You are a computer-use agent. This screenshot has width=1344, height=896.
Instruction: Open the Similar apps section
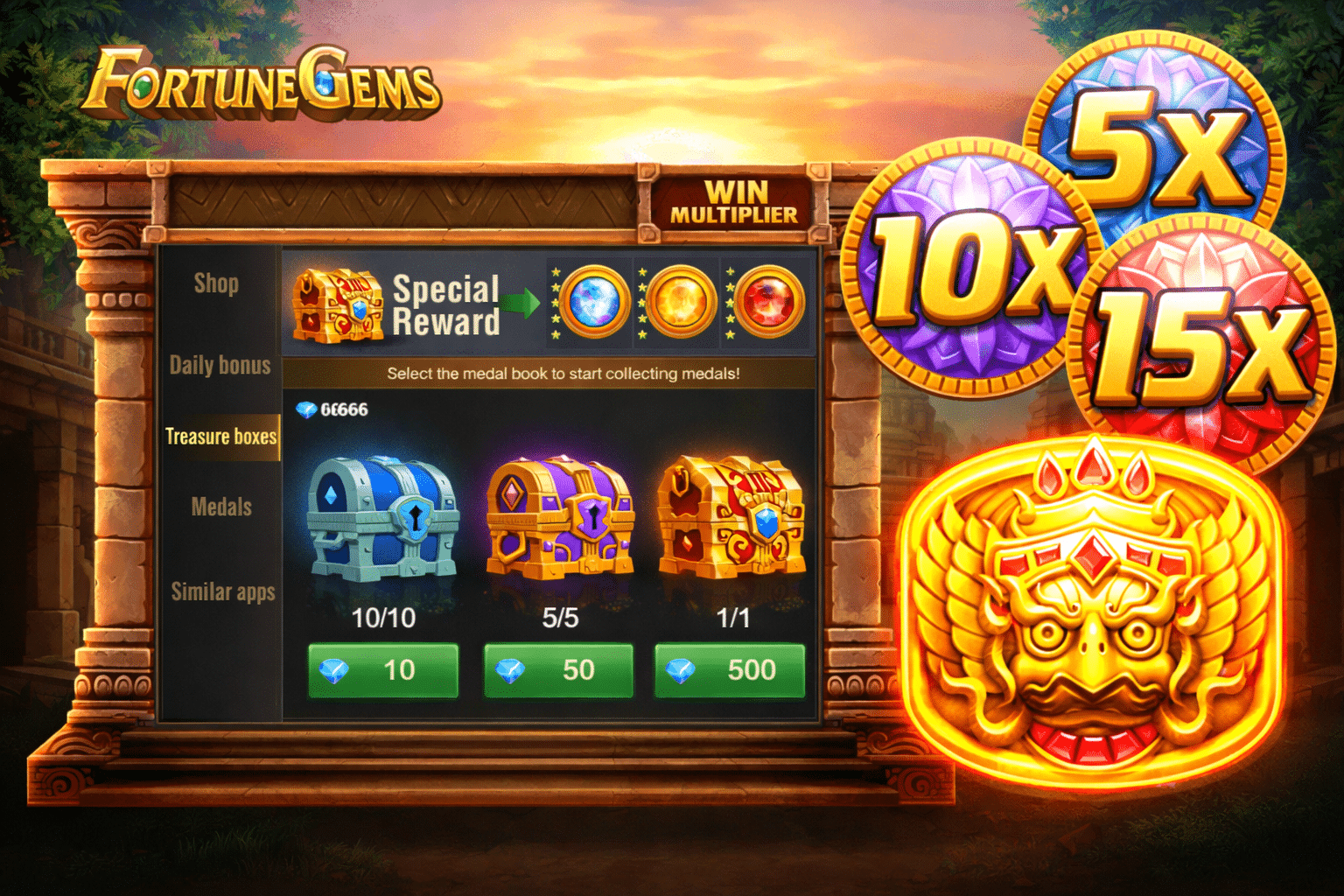coord(220,591)
